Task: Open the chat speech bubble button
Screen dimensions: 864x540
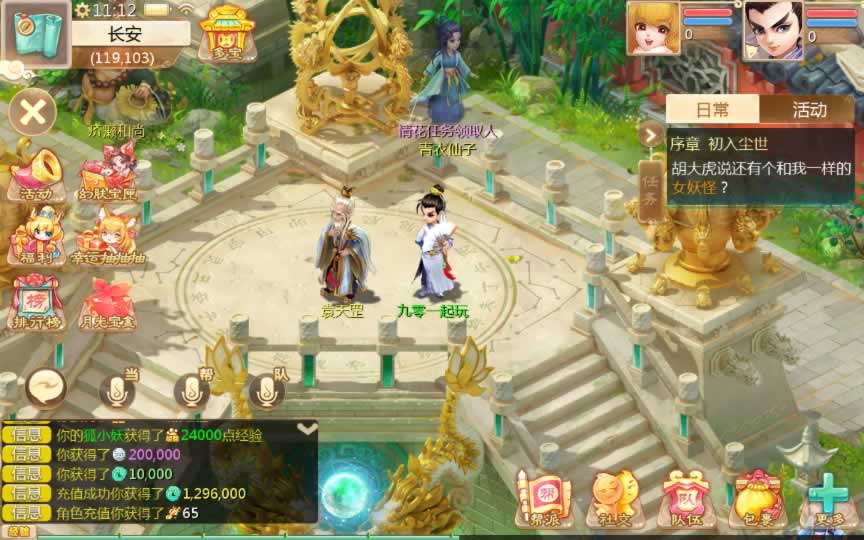Action: point(46,388)
